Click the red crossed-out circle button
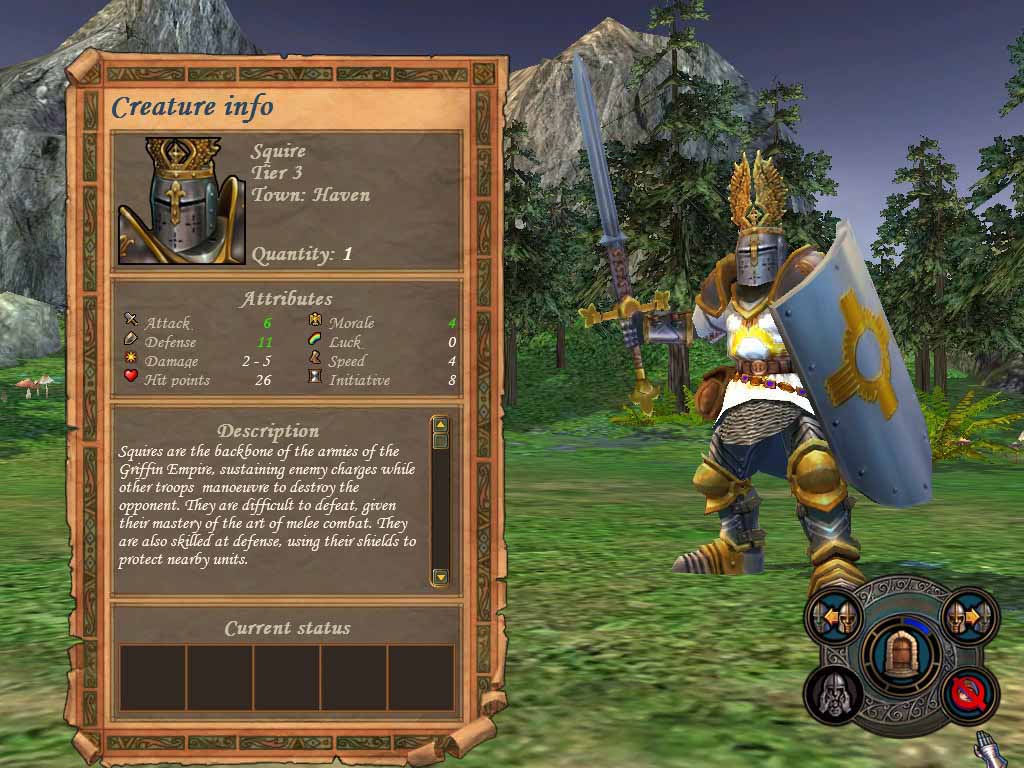 point(968,693)
